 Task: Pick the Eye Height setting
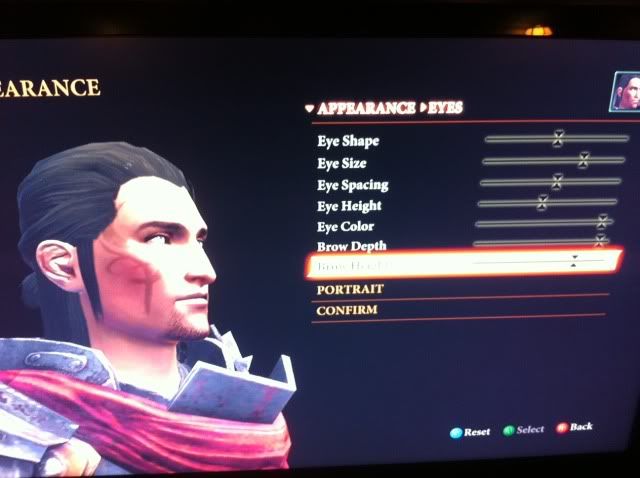pyautogui.click(x=349, y=206)
